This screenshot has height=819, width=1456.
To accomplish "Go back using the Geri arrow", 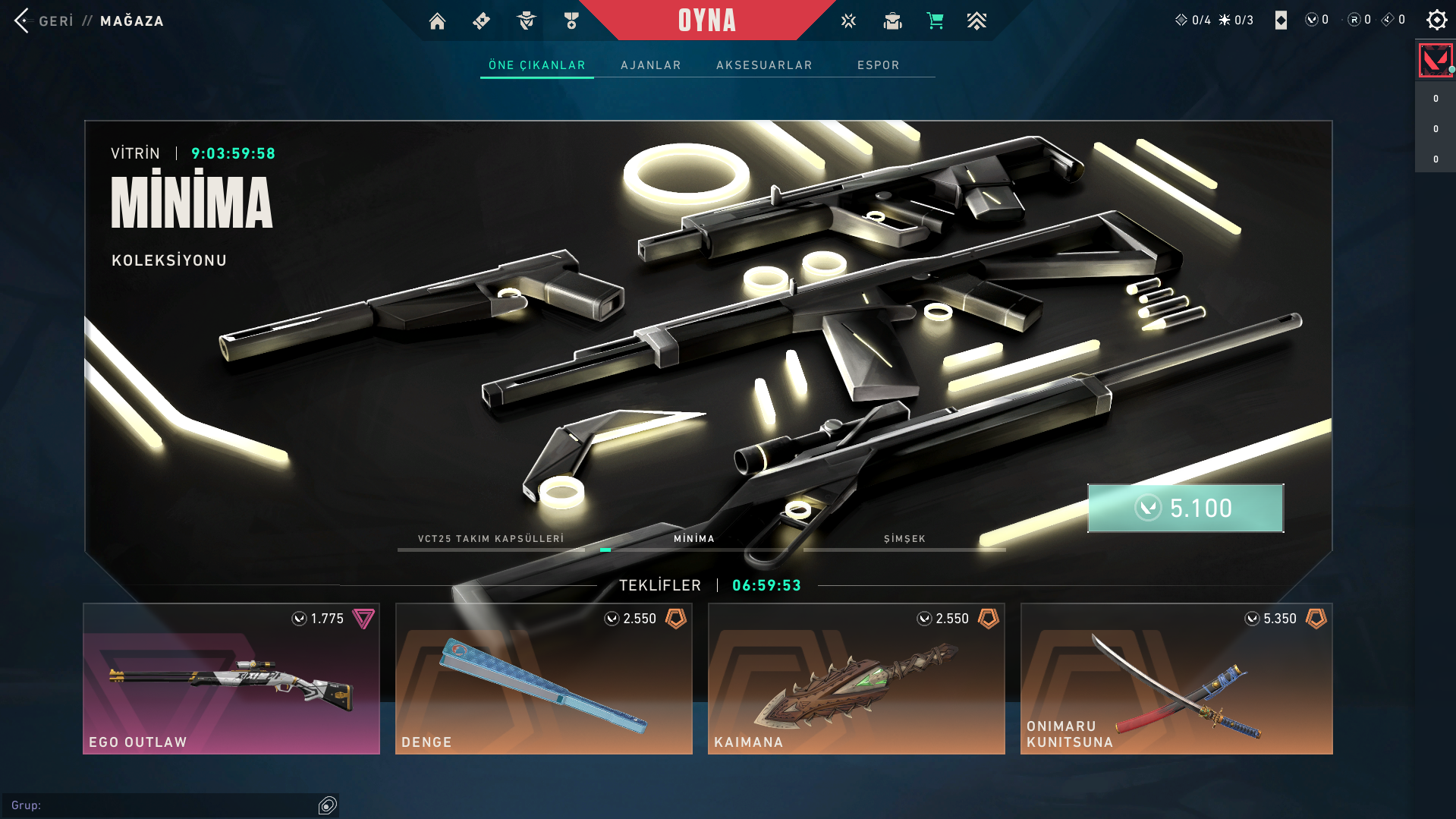I will pyautogui.click(x=22, y=20).
